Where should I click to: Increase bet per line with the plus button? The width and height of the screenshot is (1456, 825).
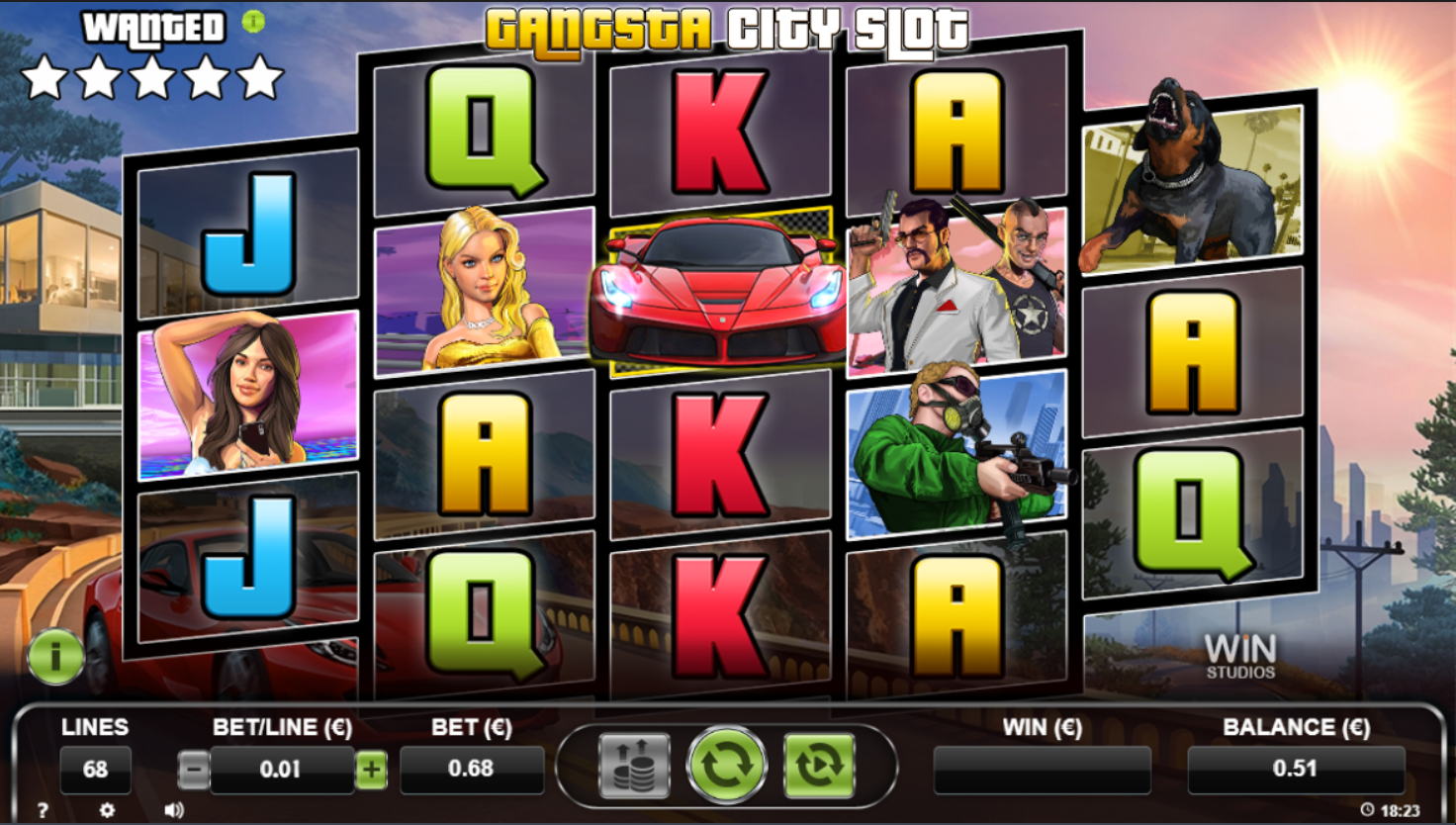pyautogui.click(x=371, y=769)
